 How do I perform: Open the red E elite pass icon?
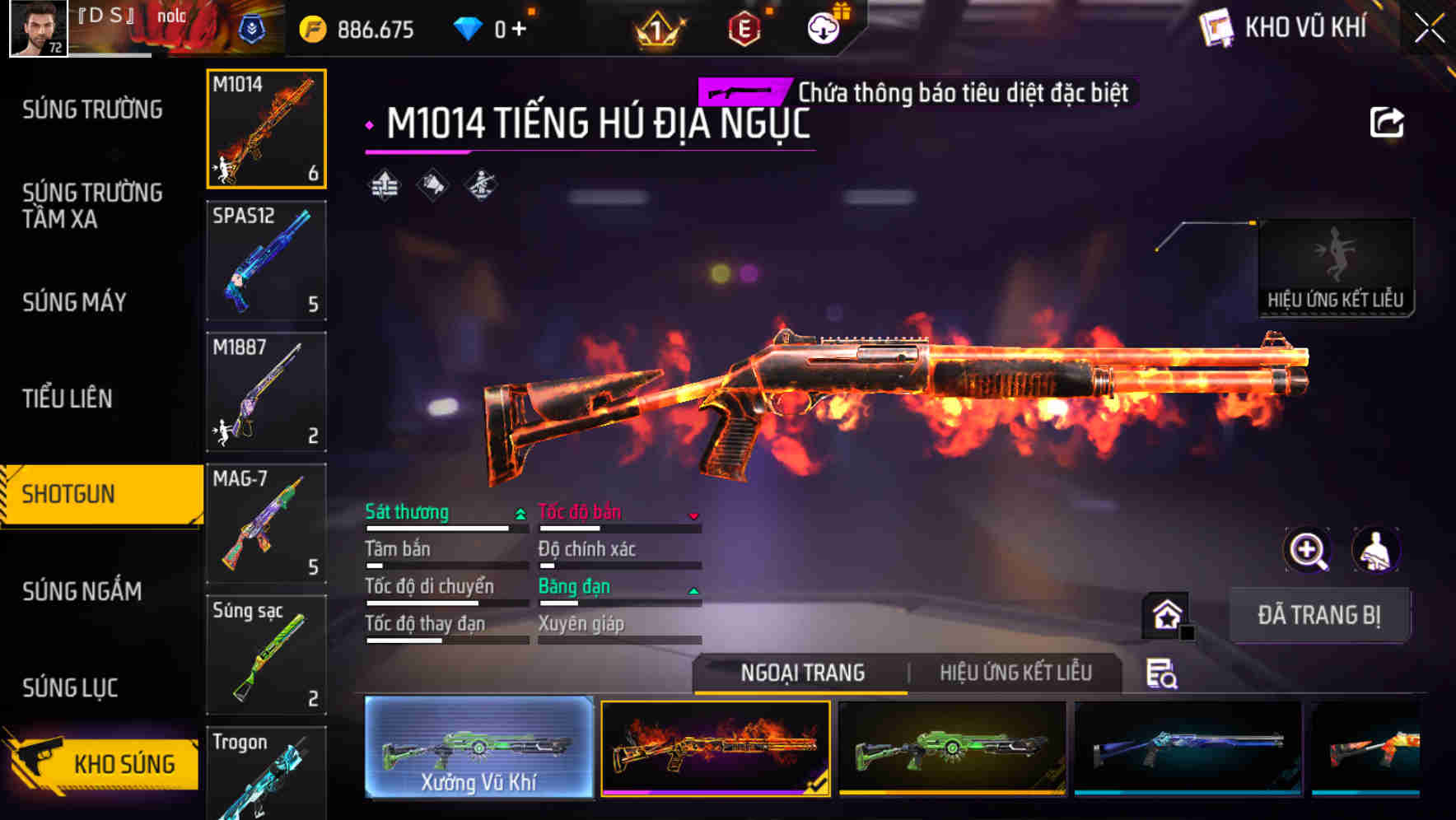point(744,28)
